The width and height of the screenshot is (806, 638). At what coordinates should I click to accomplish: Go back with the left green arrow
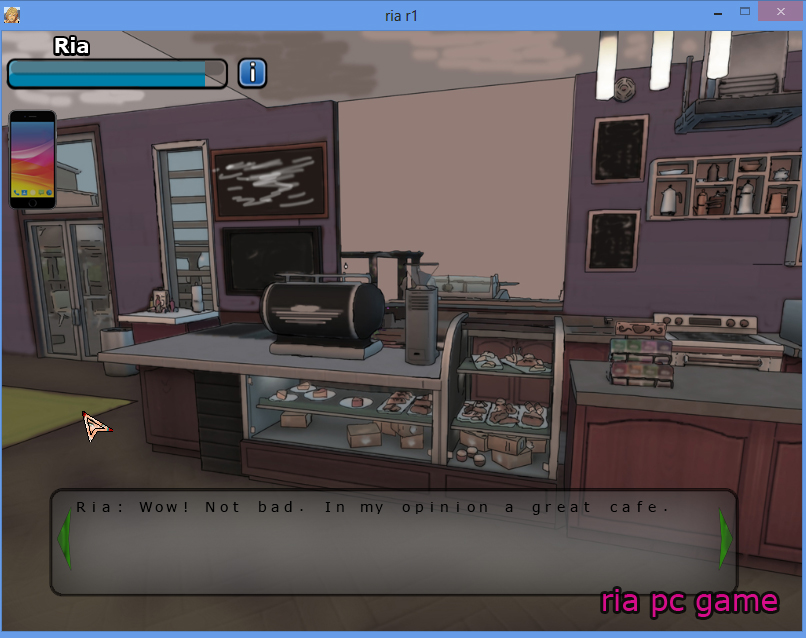click(64, 539)
